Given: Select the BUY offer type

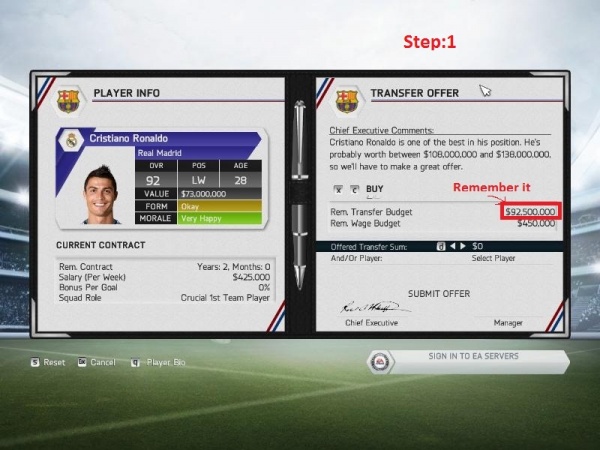Looking at the screenshot, I should coord(375,188).
